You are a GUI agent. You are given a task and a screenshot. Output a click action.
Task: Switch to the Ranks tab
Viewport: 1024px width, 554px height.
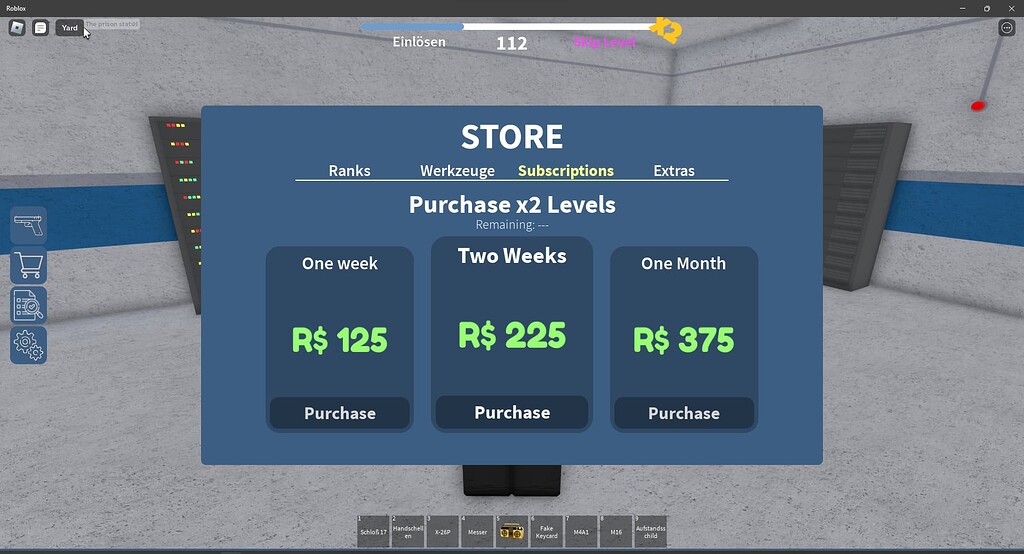[x=349, y=171]
